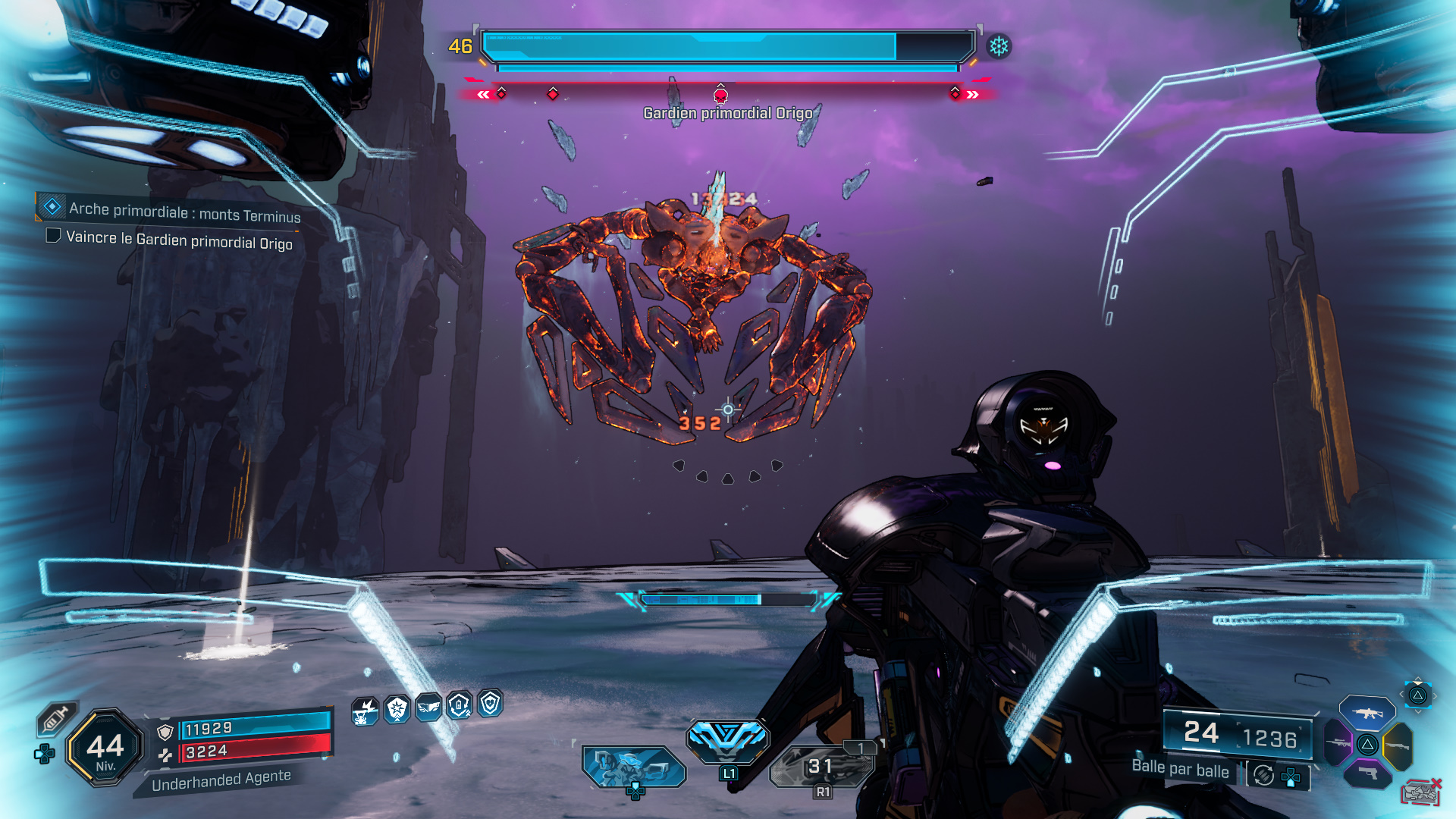This screenshot has height=819, width=1456.
Task: Switch to the sniper rifle slot
Action: point(1338,743)
